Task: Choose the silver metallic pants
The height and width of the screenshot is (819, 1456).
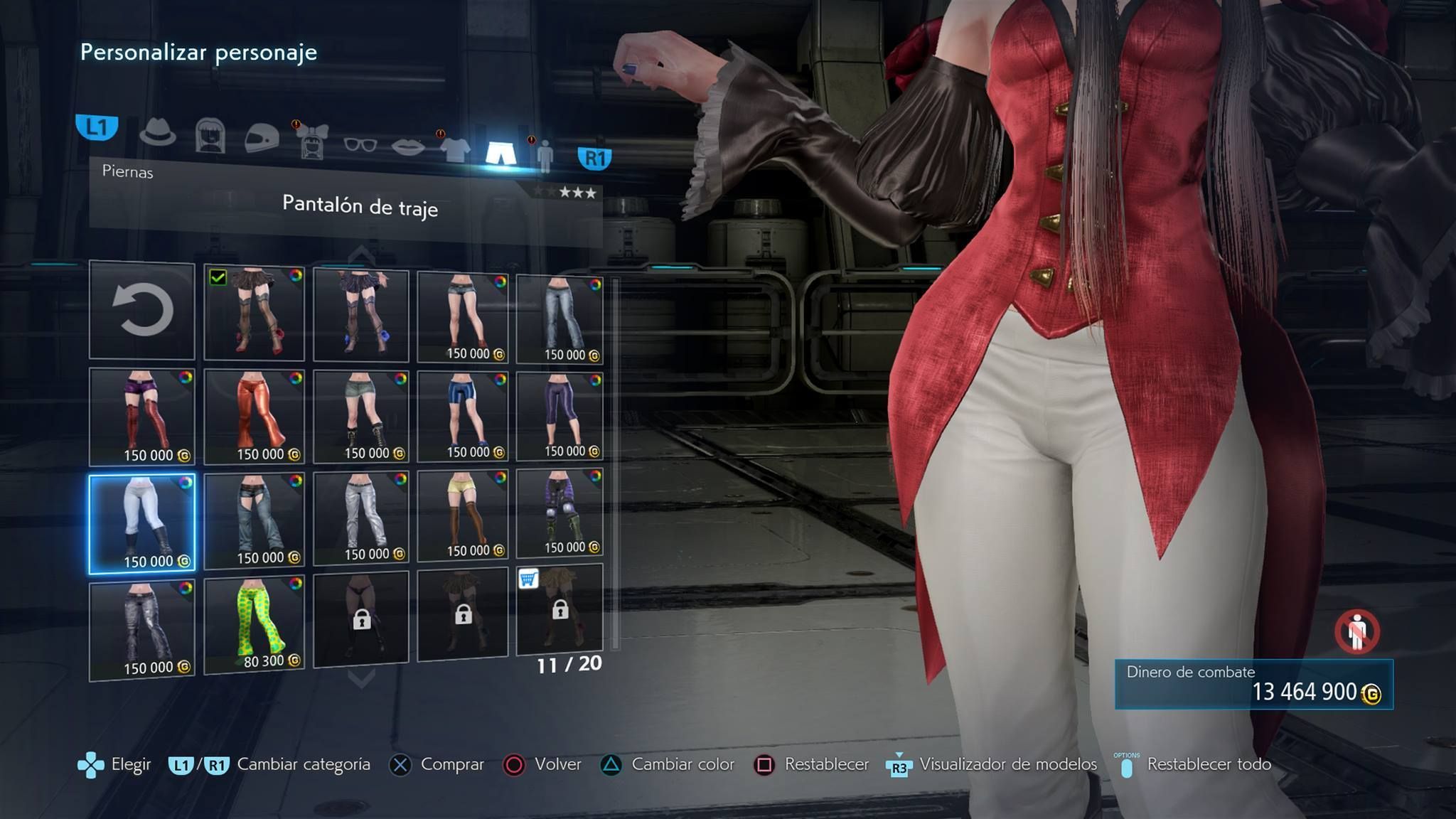Action: [x=361, y=518]
